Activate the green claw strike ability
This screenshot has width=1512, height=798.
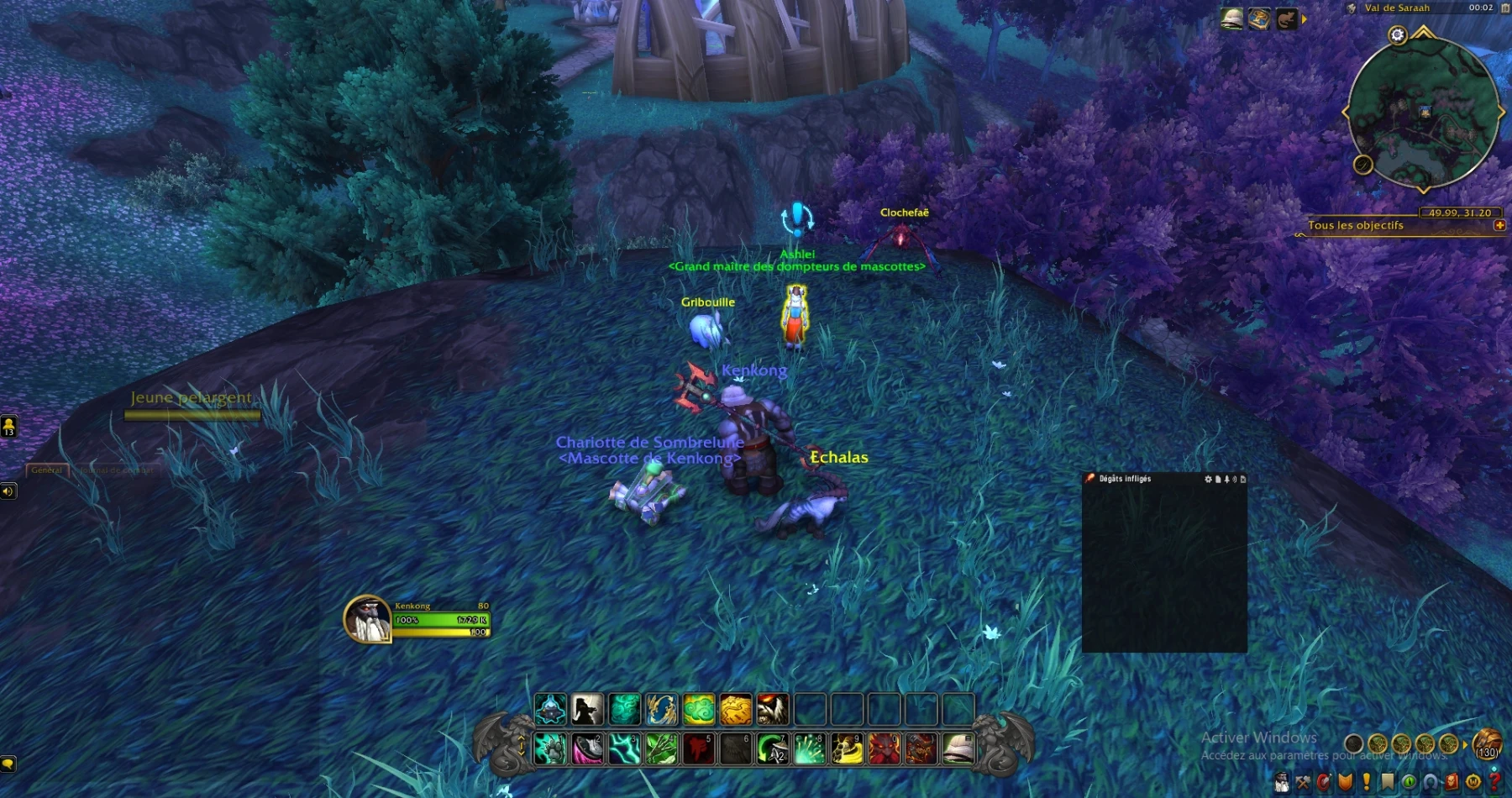point(662,748)
